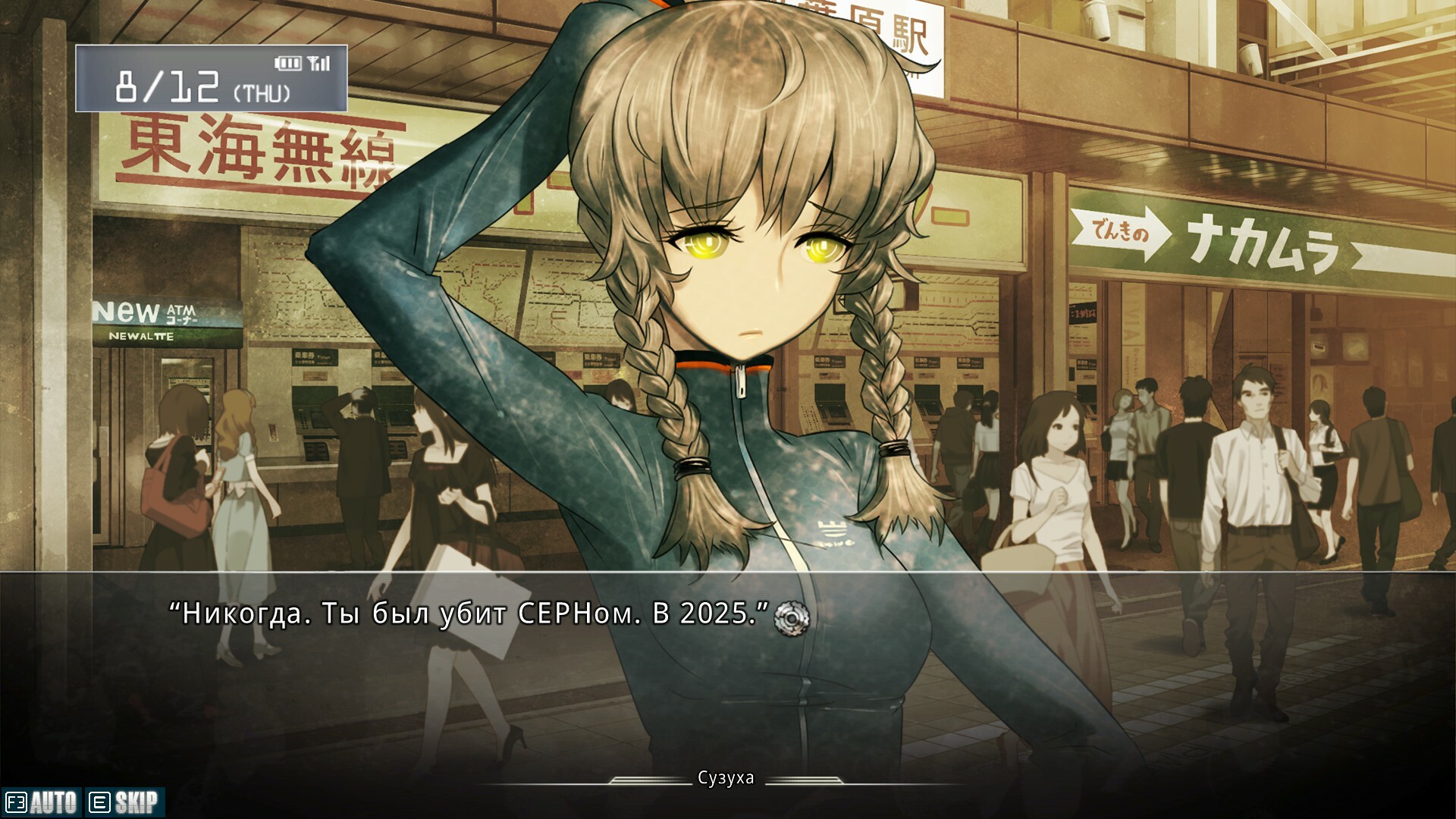Toggle AUTO text advance mode

pyautogui.click(x=42, y=802)
